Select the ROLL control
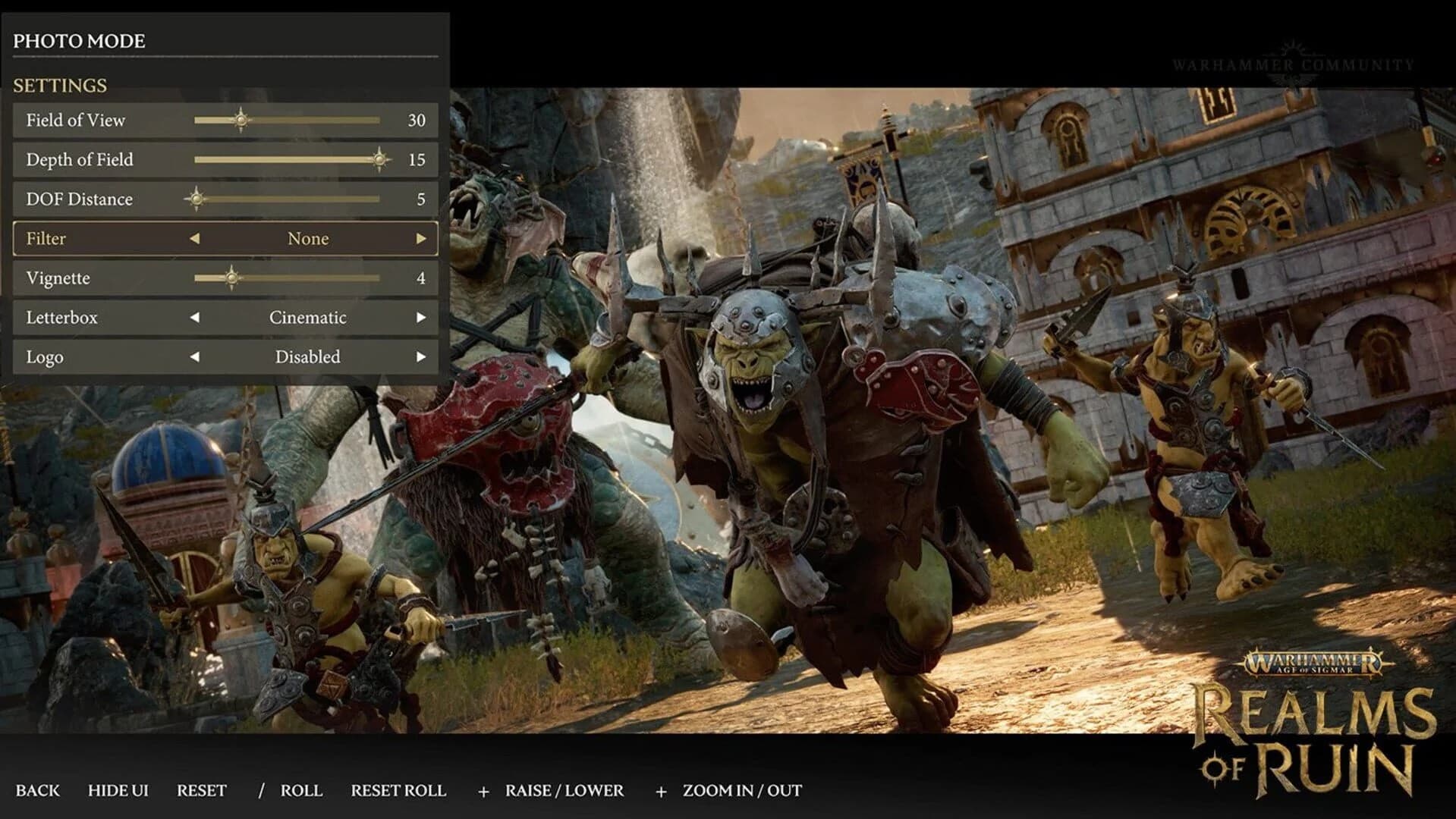 pyautogui.click(x=301, y=790)
